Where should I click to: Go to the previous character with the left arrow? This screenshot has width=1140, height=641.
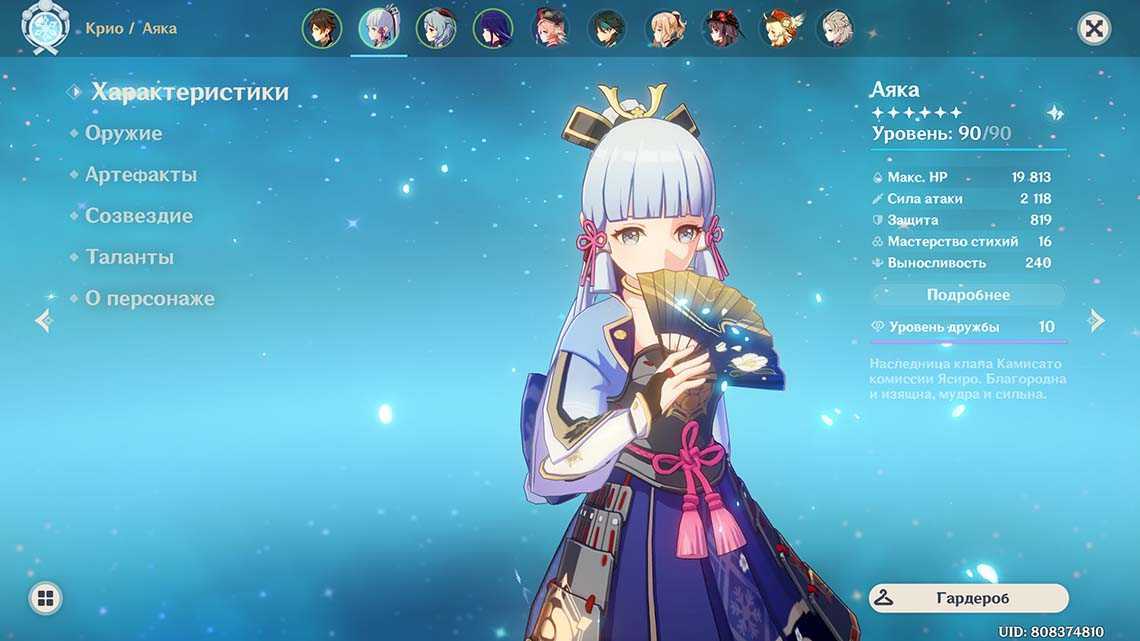tap(43, 320)
